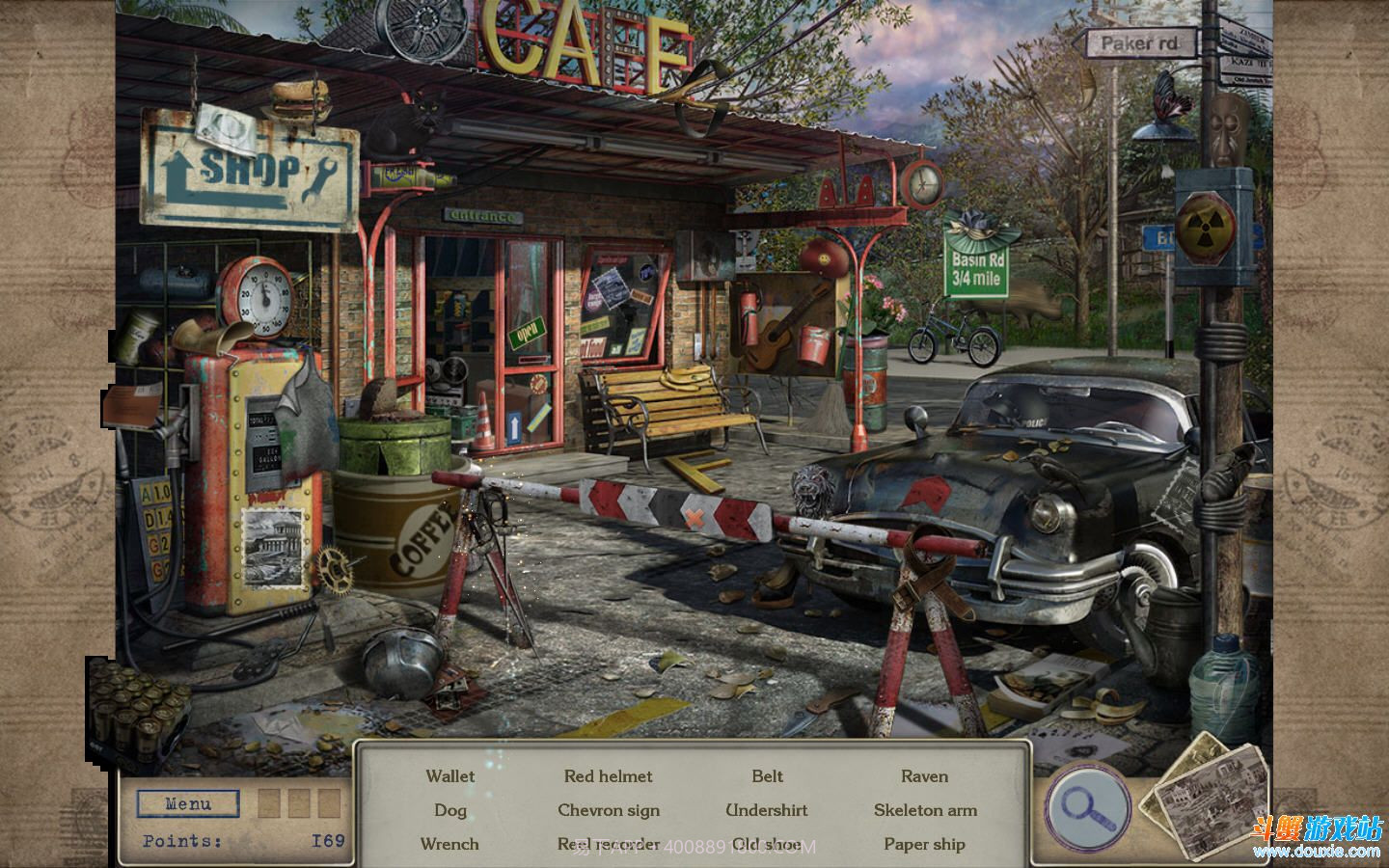Pick Skeleton arm in the item list
This screenshot has width=1389, height=868.
924,810
